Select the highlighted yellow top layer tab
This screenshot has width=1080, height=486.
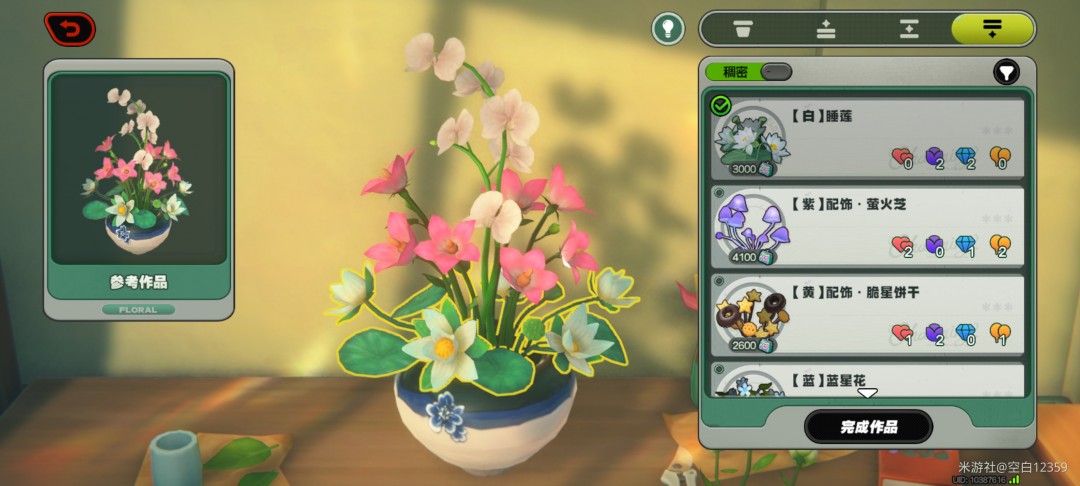tap(992, 28)
